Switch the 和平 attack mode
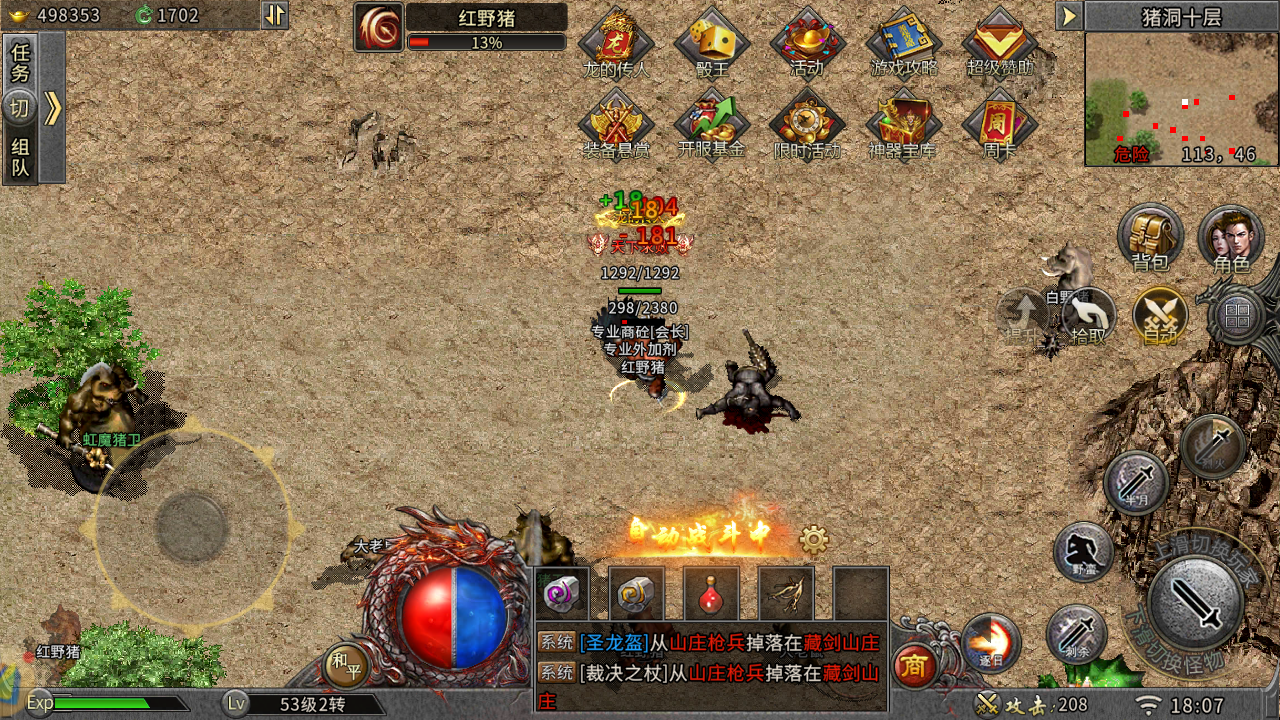 346,664
